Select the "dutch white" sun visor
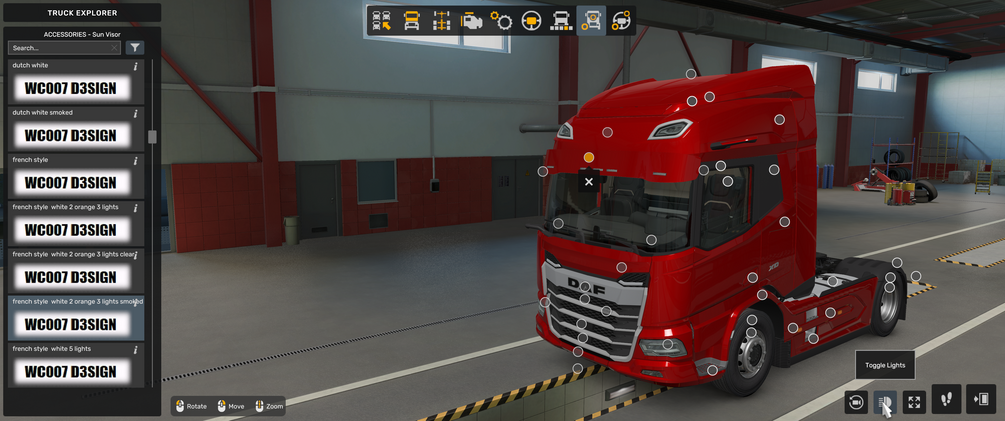1005x421 pixels. click(70, 88)
